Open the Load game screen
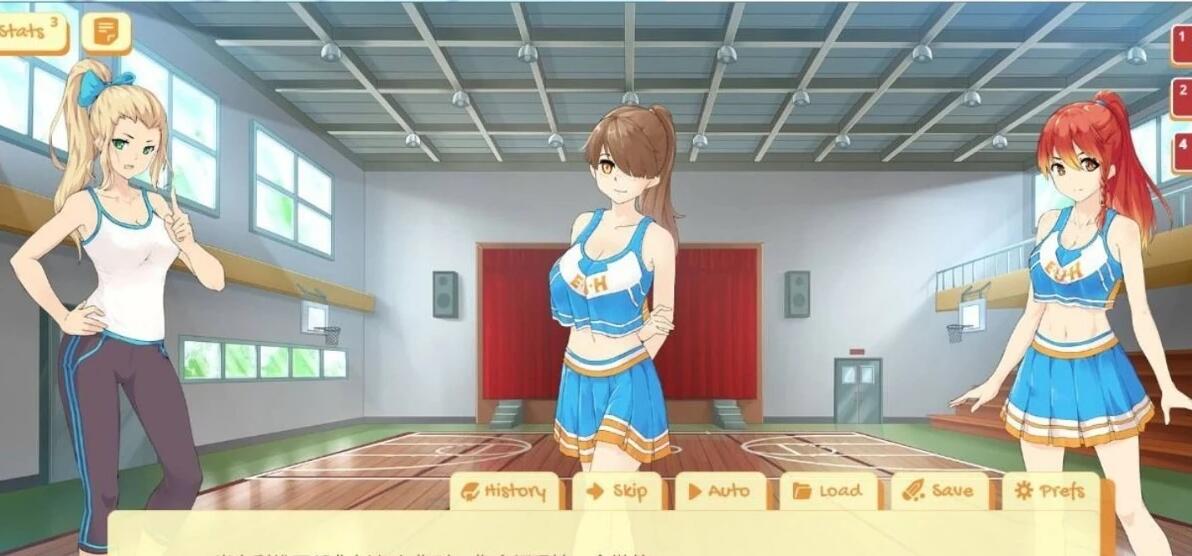The width and height of the screenshot is (1192, 556). [829, 491]
